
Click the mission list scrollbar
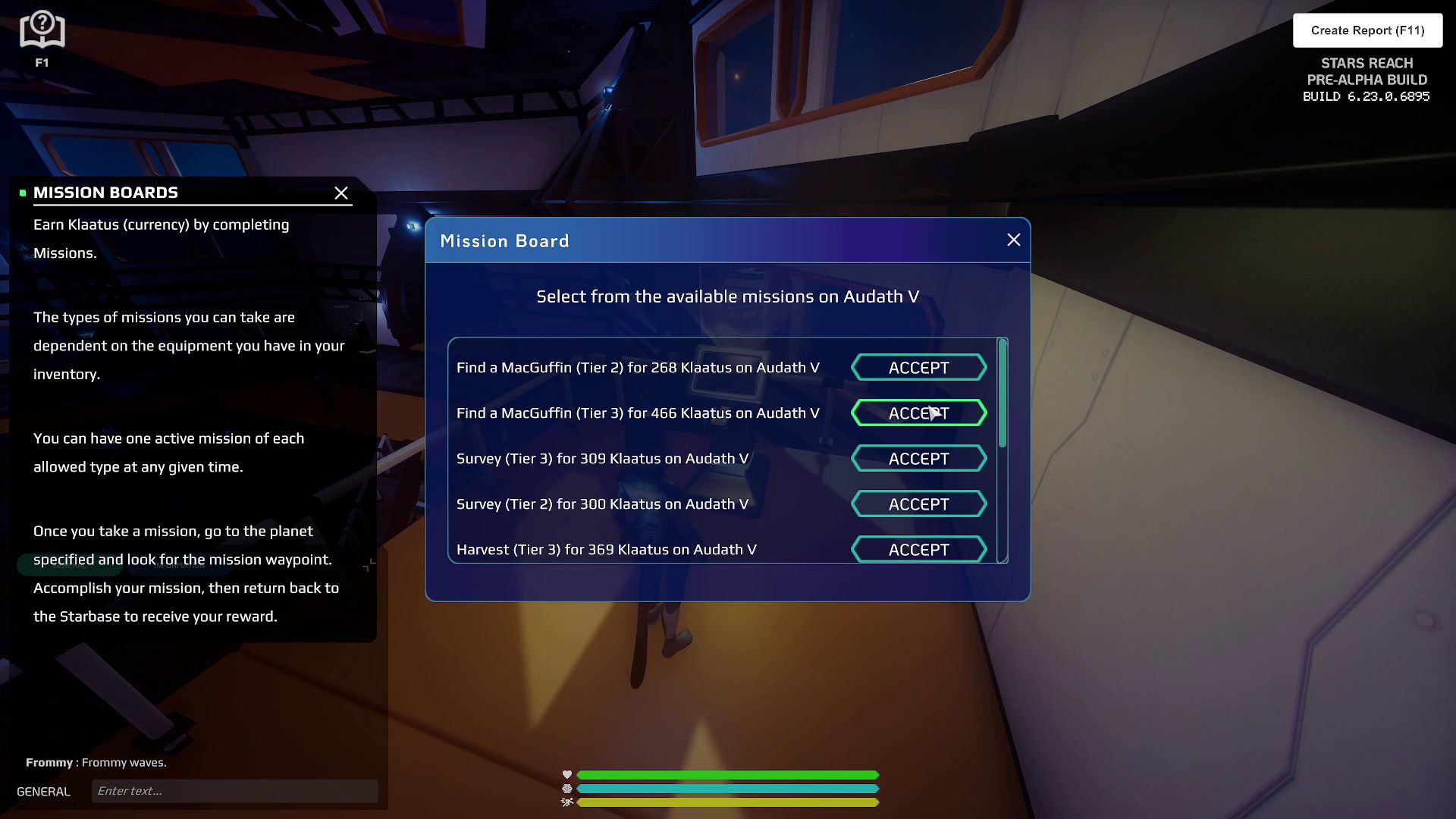pyautogui.click(x=1003, y=394)
